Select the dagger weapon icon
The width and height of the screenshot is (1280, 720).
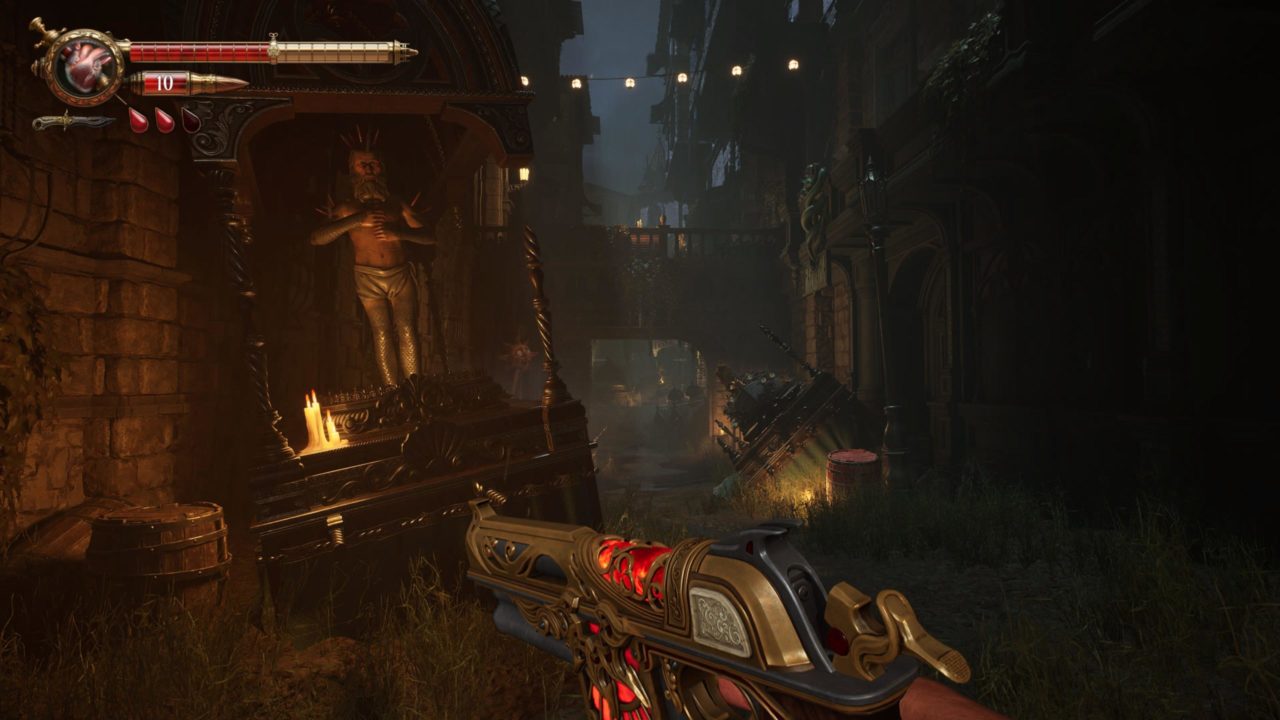coord(72,122)
